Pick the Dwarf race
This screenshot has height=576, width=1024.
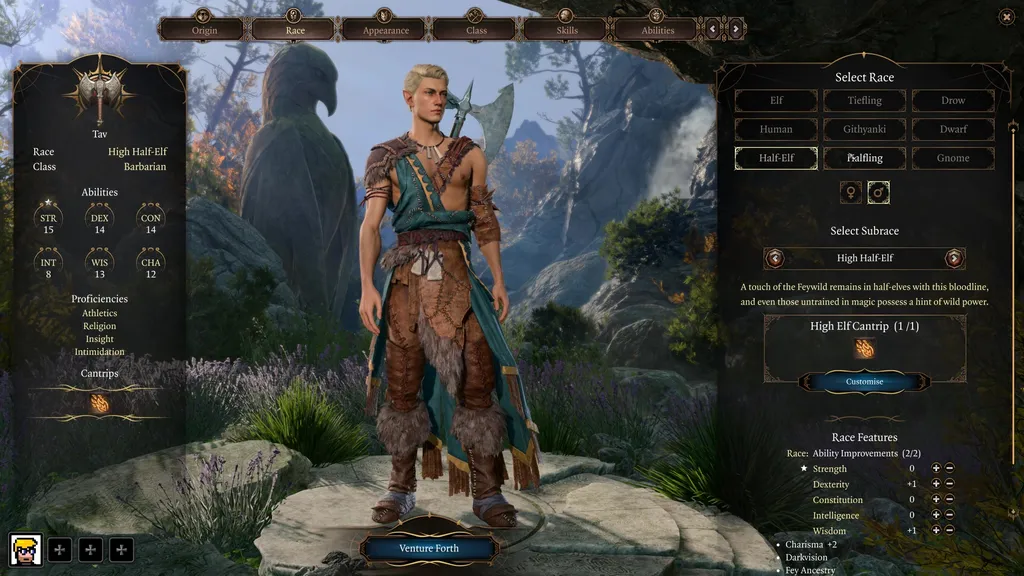click(953, 129)
